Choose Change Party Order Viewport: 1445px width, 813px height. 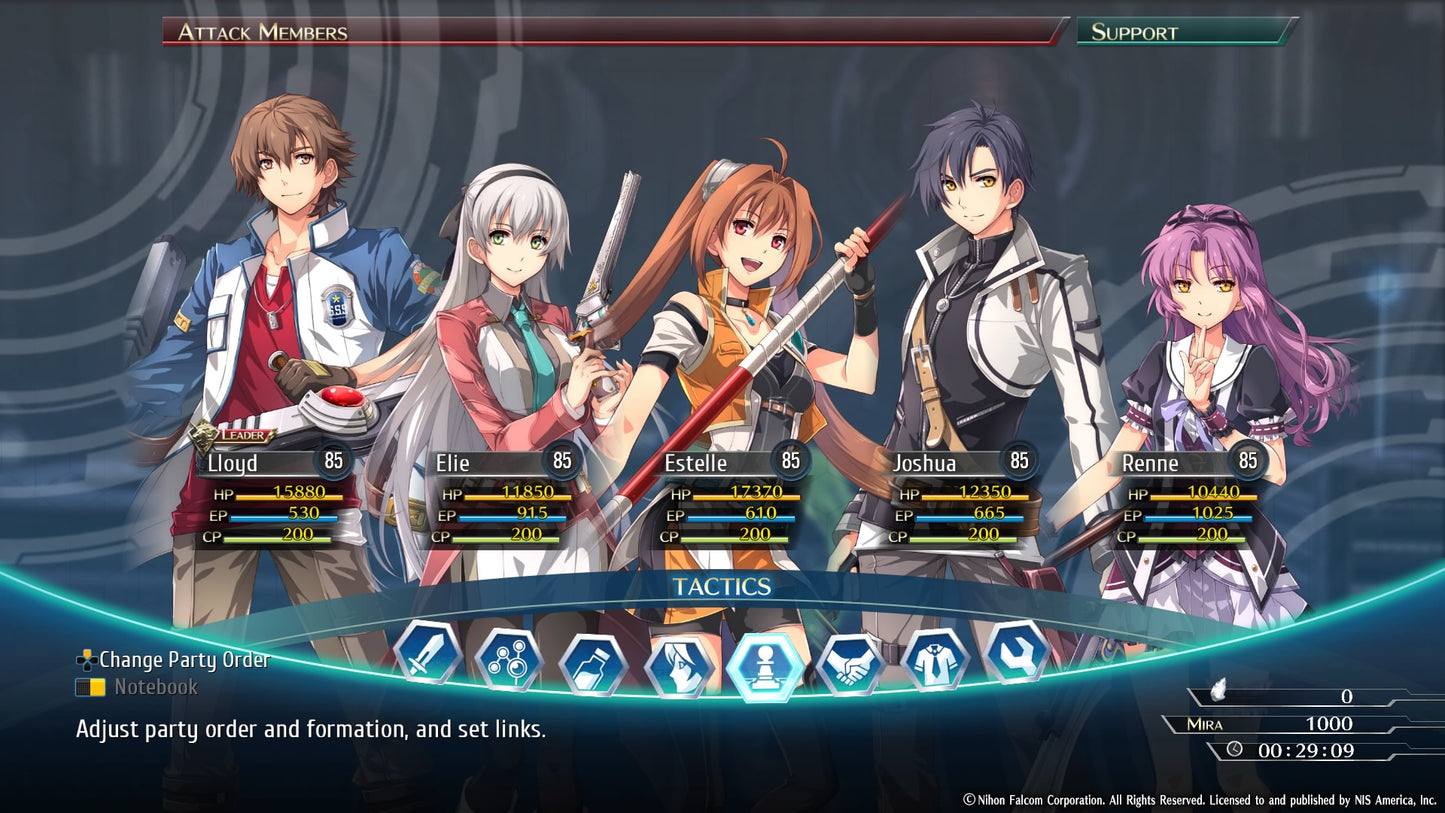coord(184,660)
